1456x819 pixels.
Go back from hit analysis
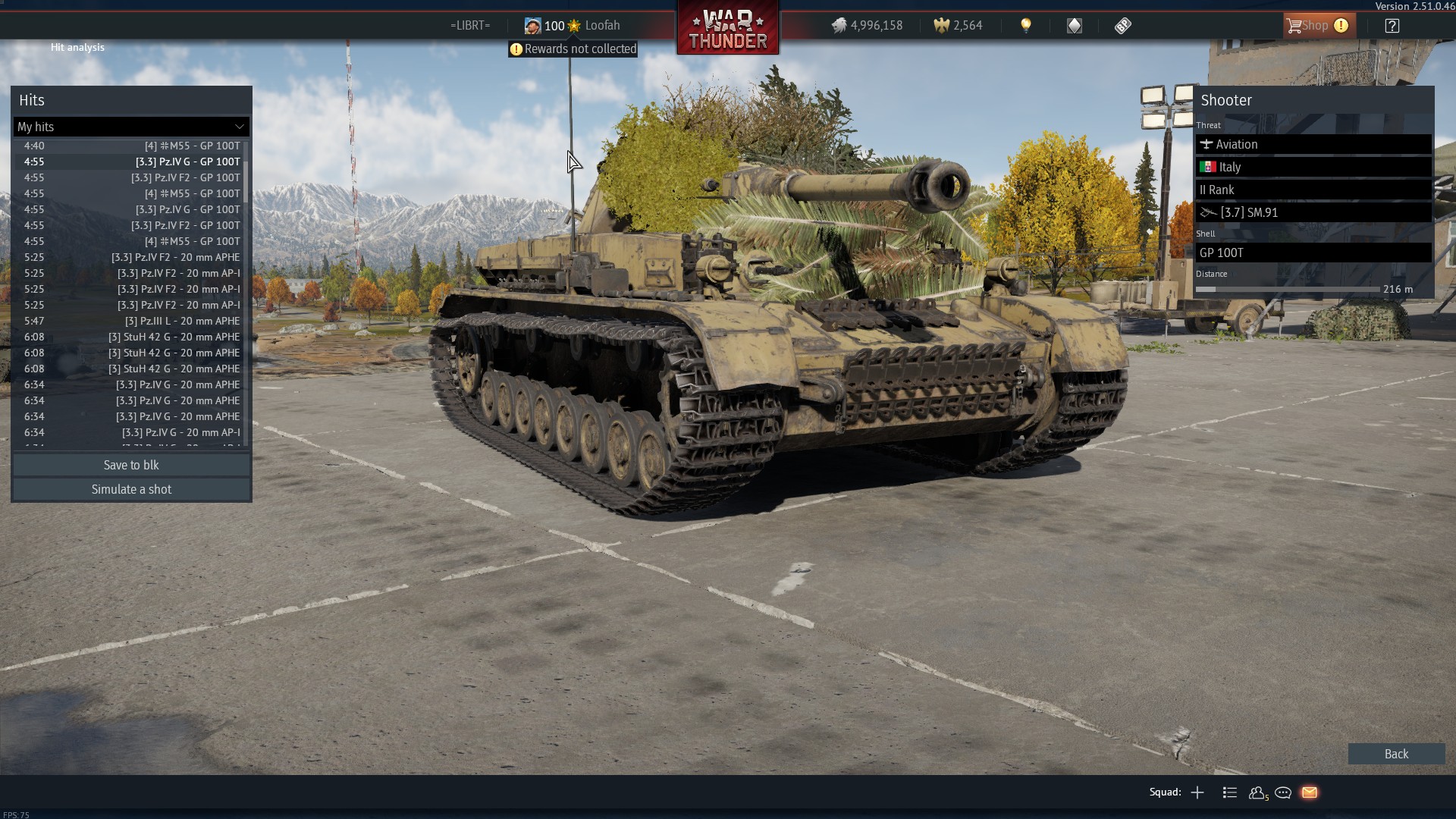pyautogui.click(x=1395, y=754)
